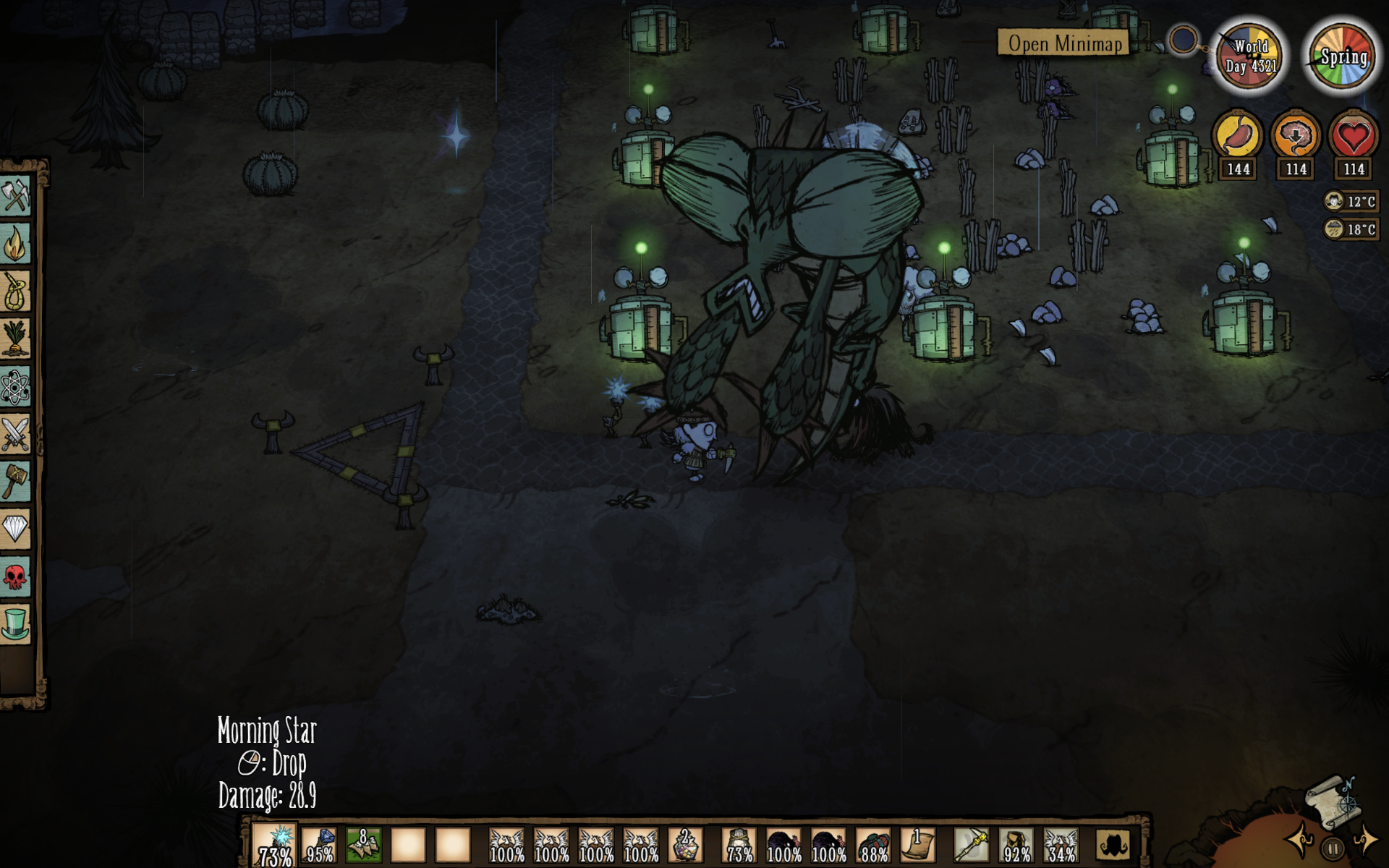This screenshot has width=1389, height=868.
Task: Pick the golden staff inventory slot
Action: coord(972,845)
